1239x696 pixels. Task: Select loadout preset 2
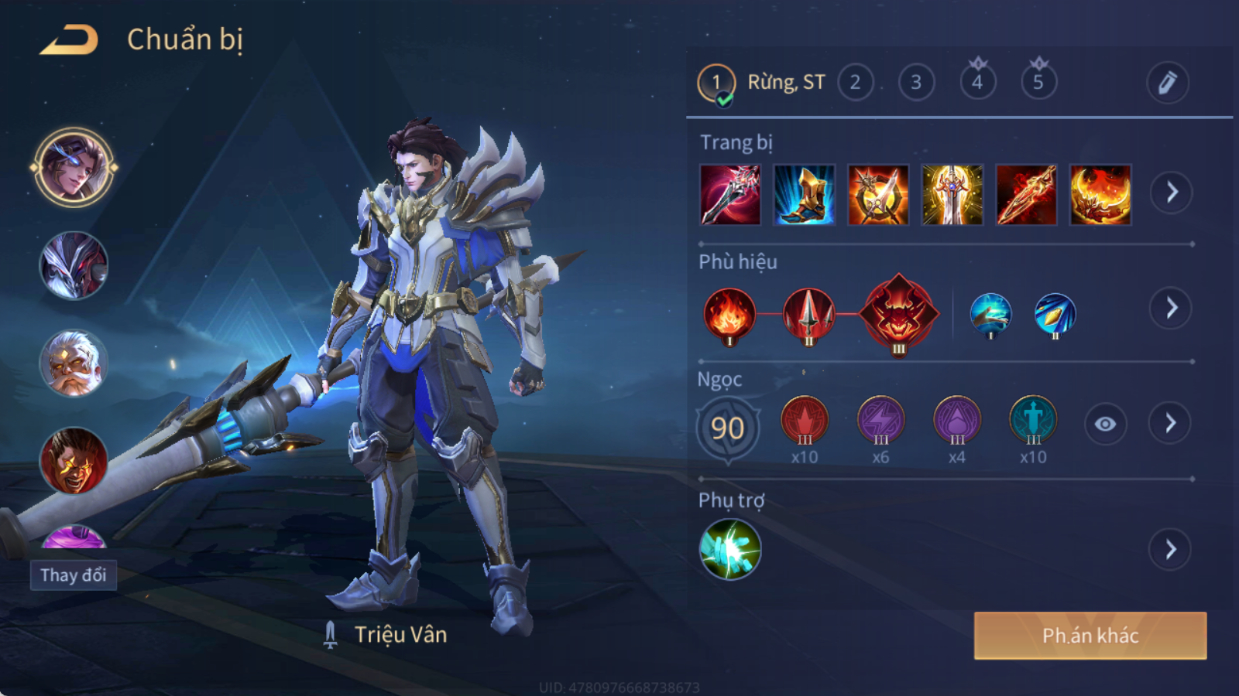point(854,82)
